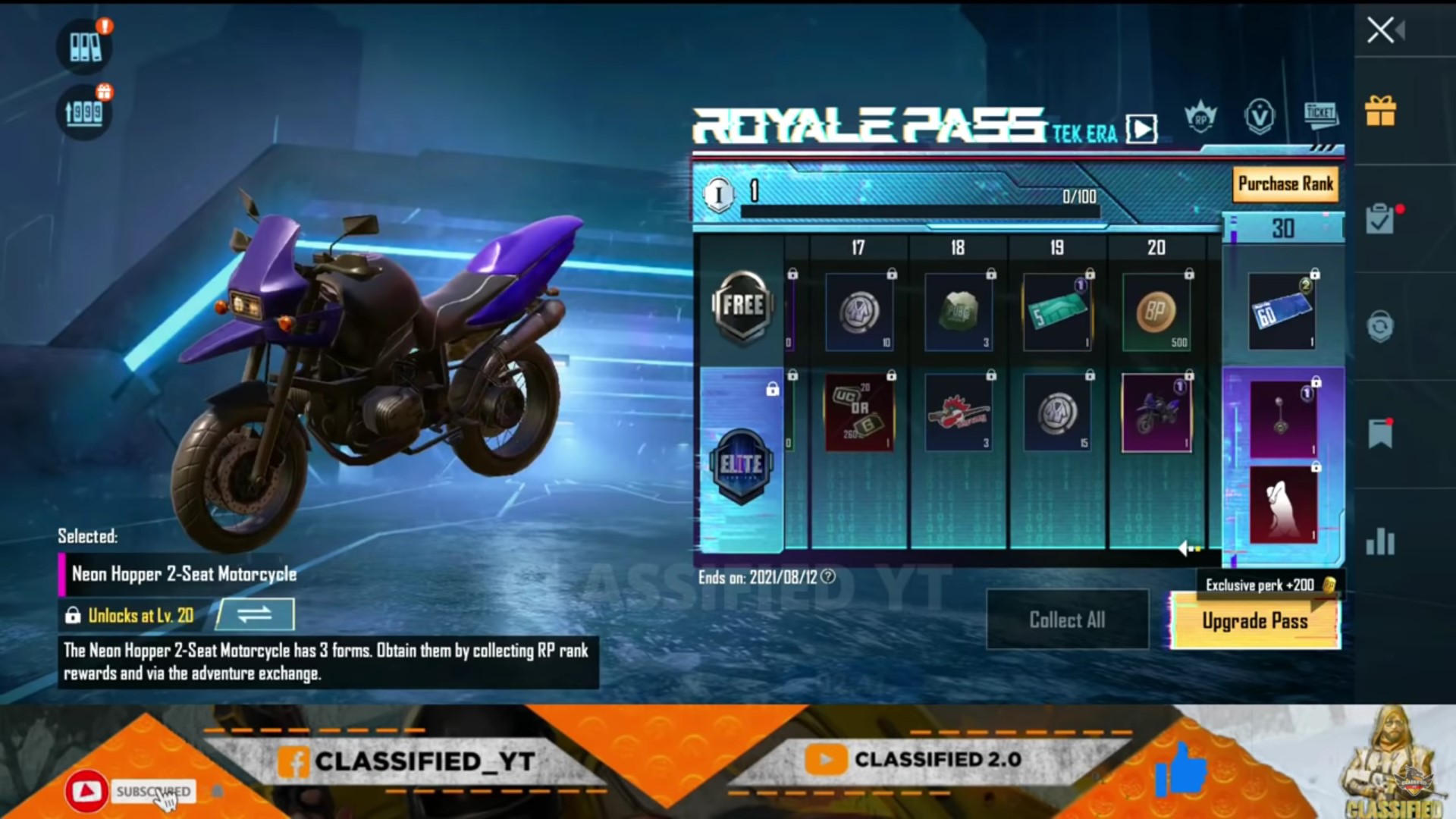Viewport: 1456px width, 819px height.
Task: Toggle the motorcycle form swap button
Action: 255,614
